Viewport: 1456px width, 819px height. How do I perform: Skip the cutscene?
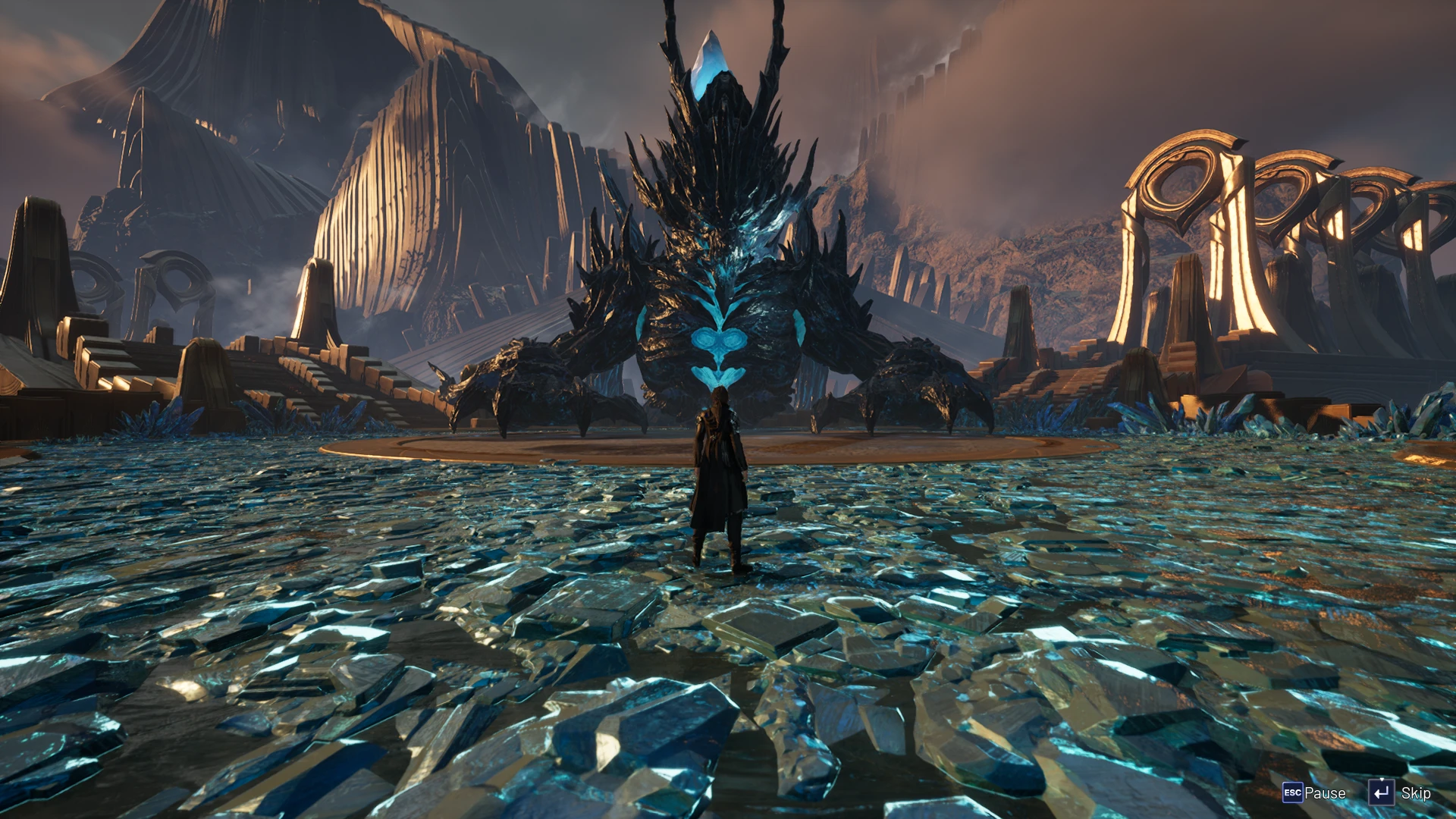(1400, 793)
